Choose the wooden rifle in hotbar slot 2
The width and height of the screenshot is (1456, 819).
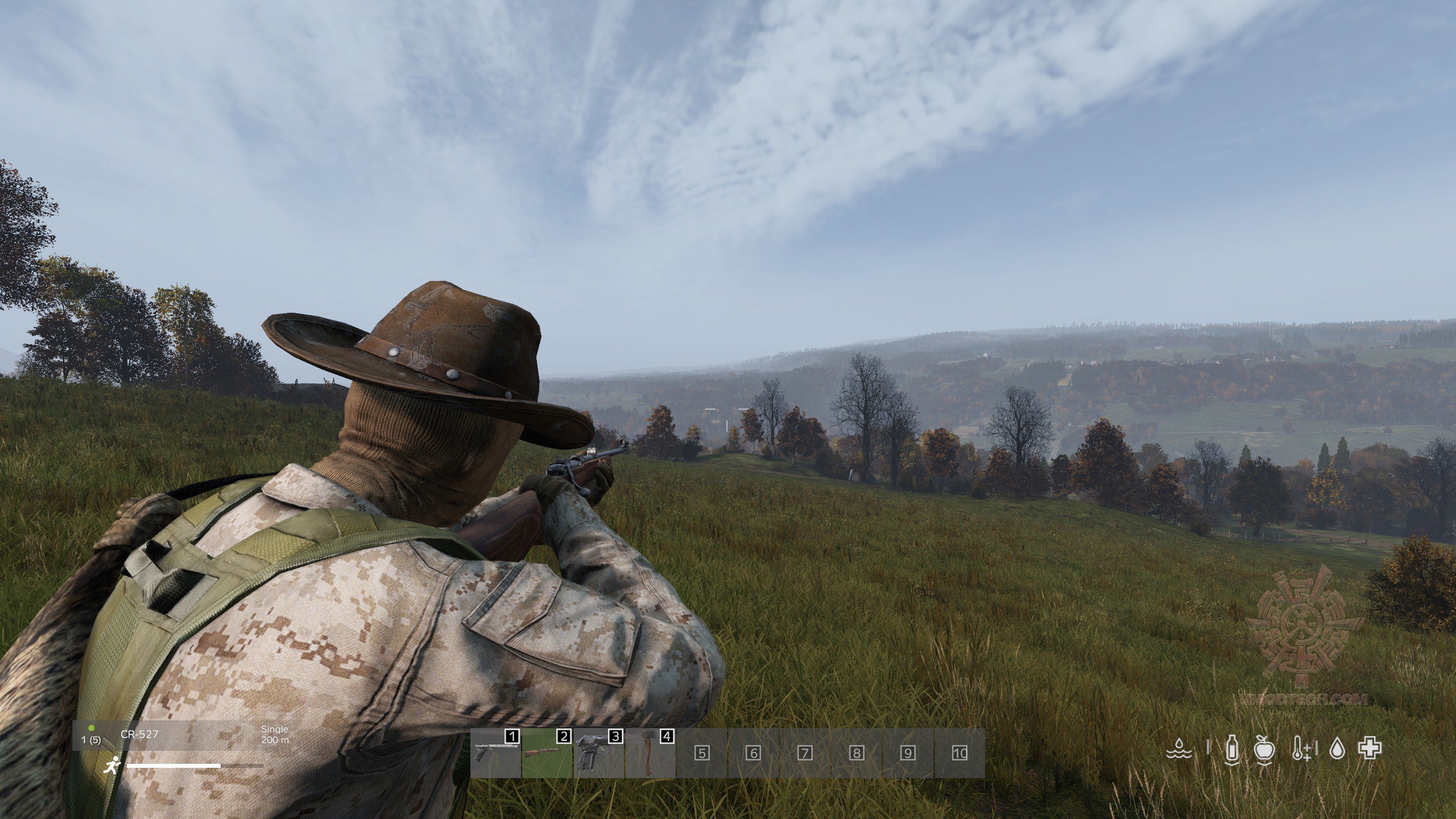coord(547,753)
